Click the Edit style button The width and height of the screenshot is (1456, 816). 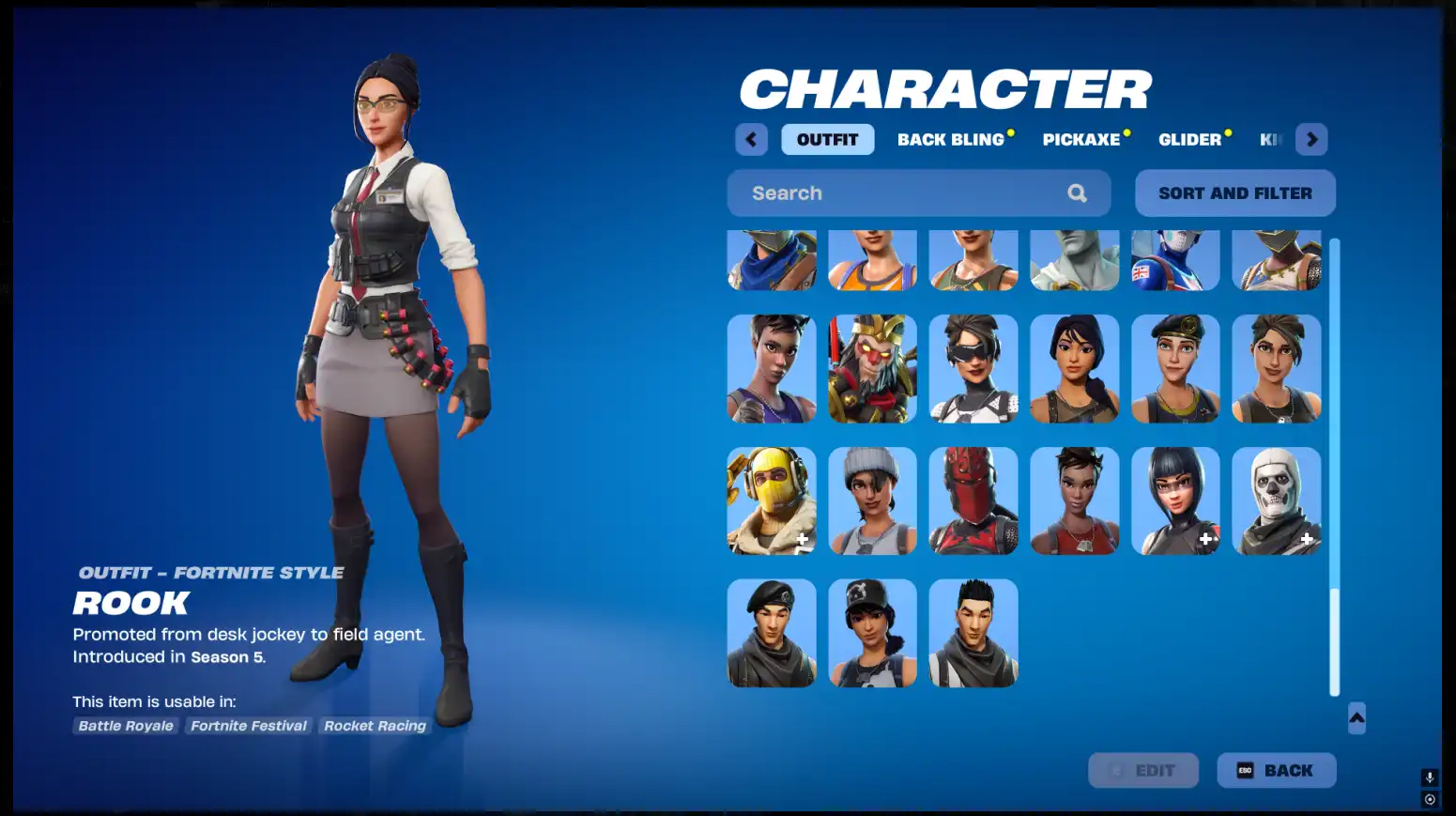click(1142, 770)
